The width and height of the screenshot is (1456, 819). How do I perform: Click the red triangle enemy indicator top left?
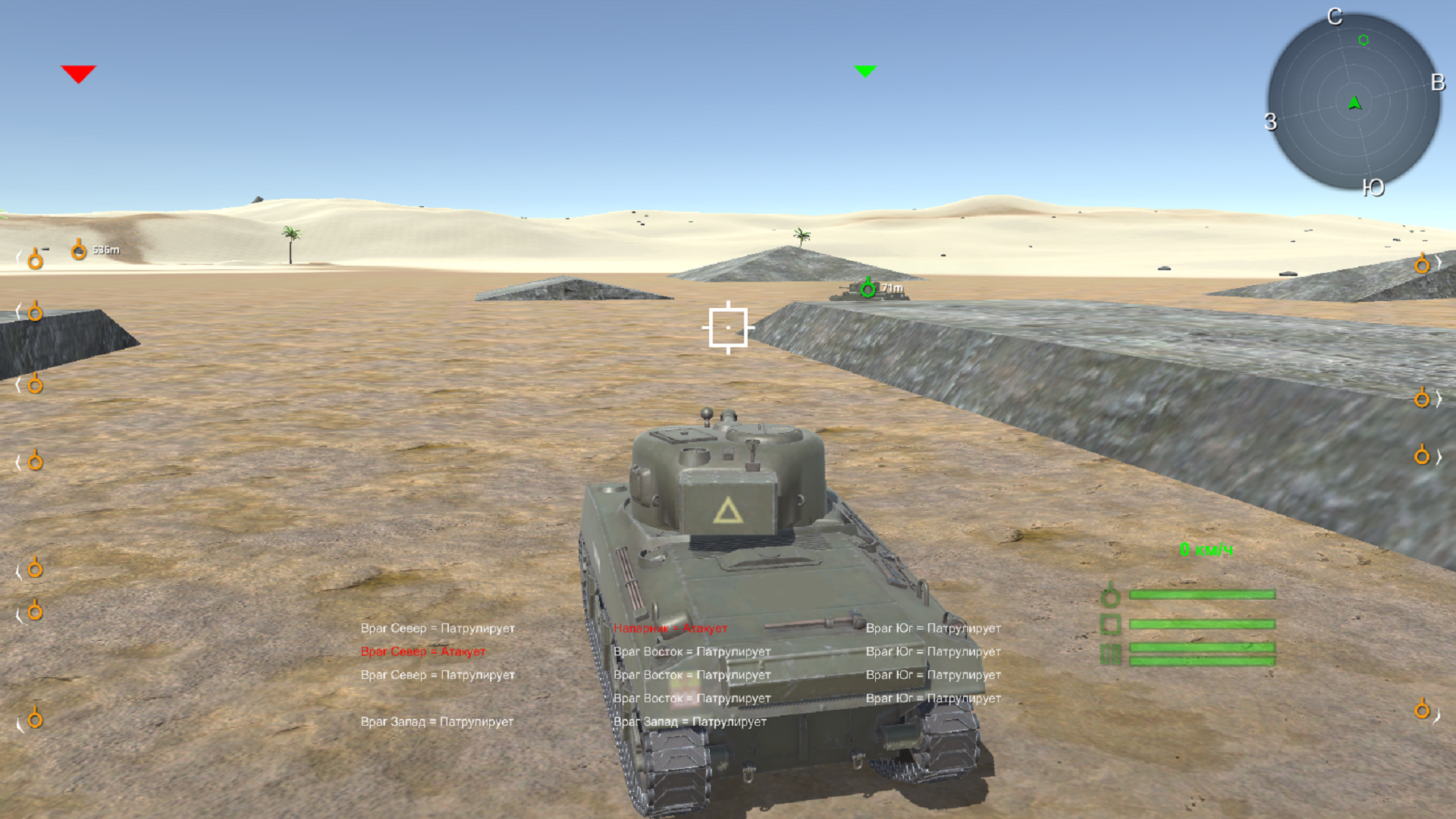80,72
